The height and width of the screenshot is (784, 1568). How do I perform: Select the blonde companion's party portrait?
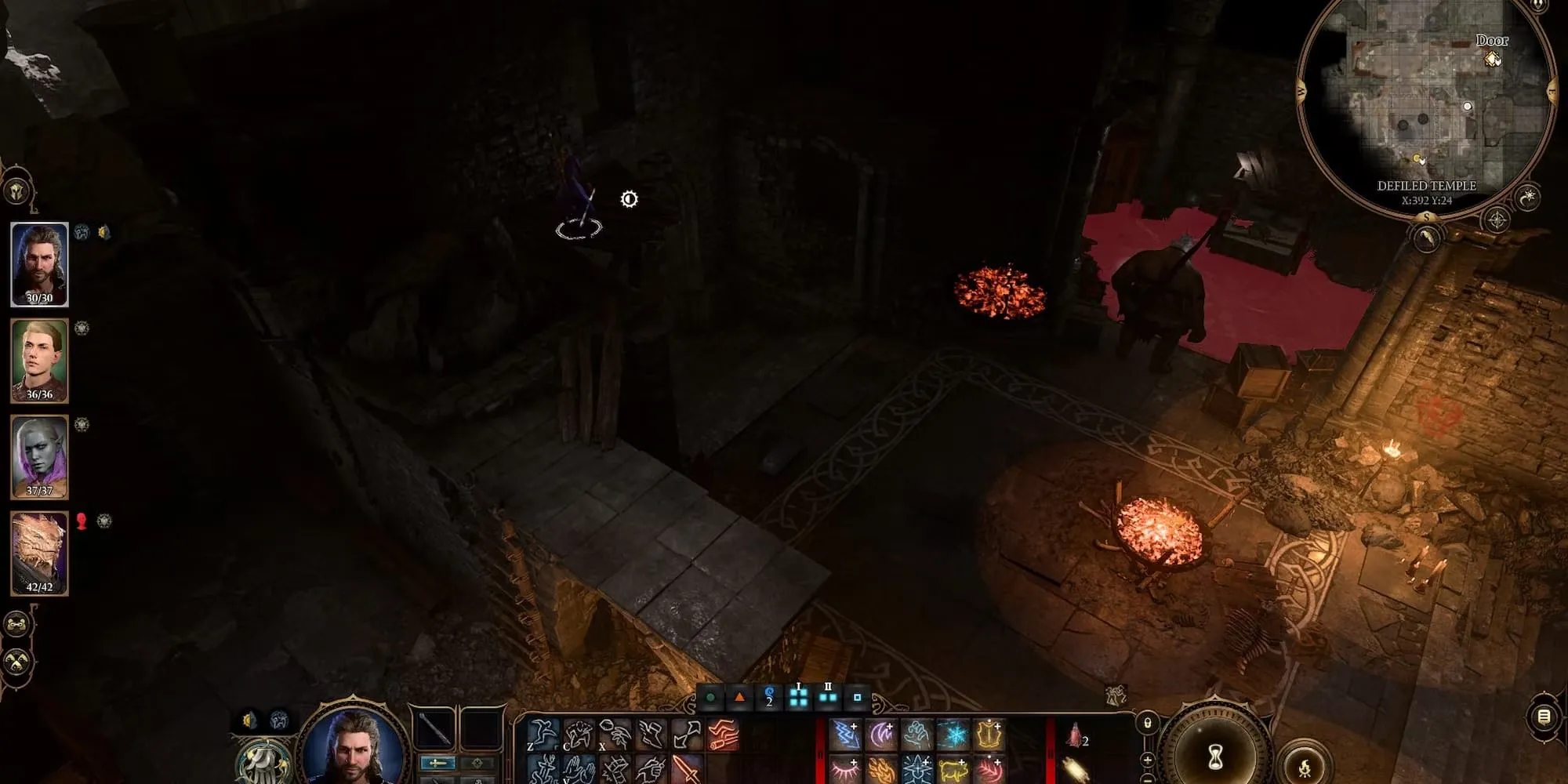click(39, 361)
